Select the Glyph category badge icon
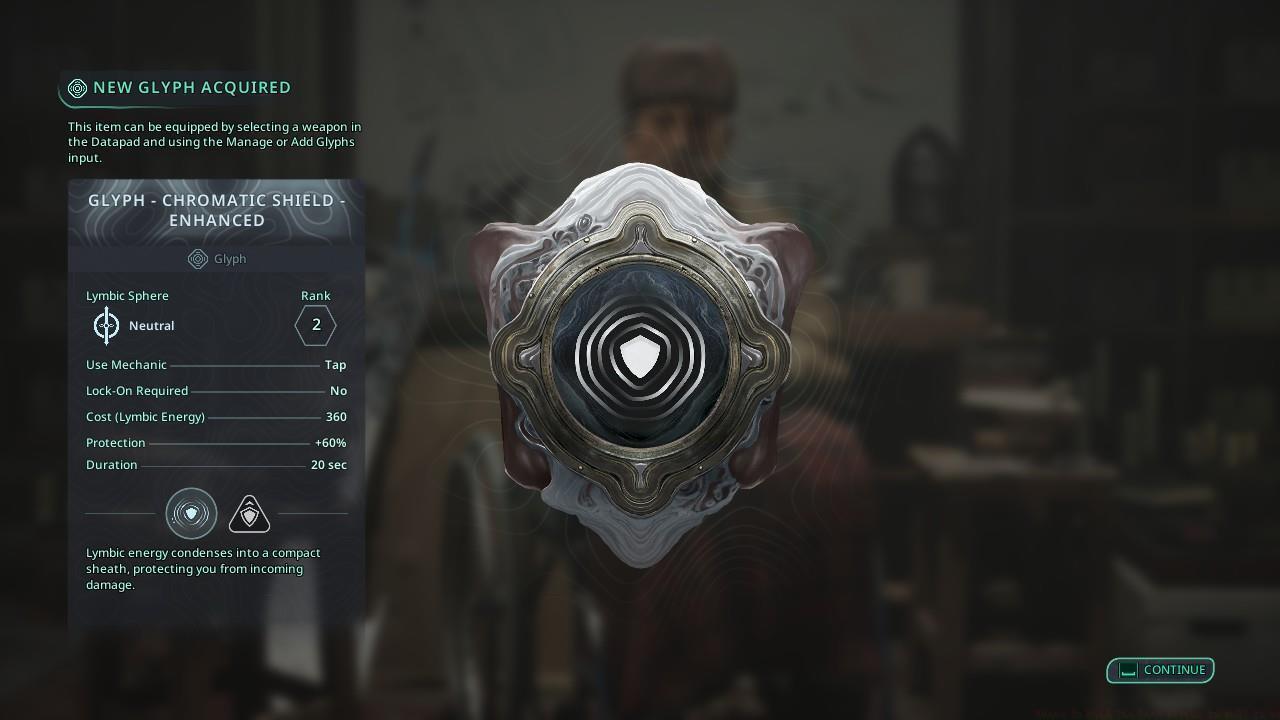Screen dimensions: 1280x720 (197, 259)
